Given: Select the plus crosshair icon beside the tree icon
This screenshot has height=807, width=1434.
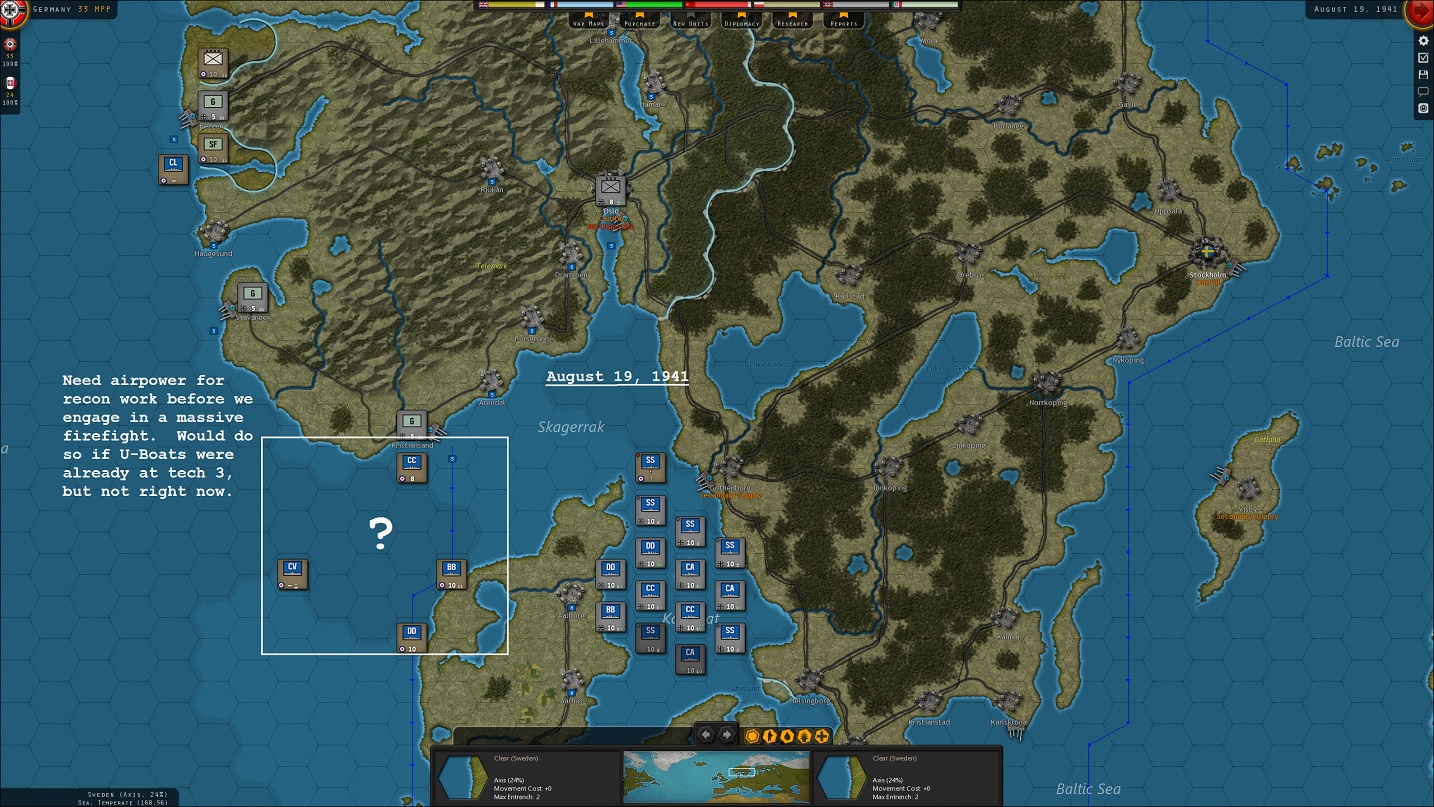Looking at the screenshot, I should [x=822, y=736].
